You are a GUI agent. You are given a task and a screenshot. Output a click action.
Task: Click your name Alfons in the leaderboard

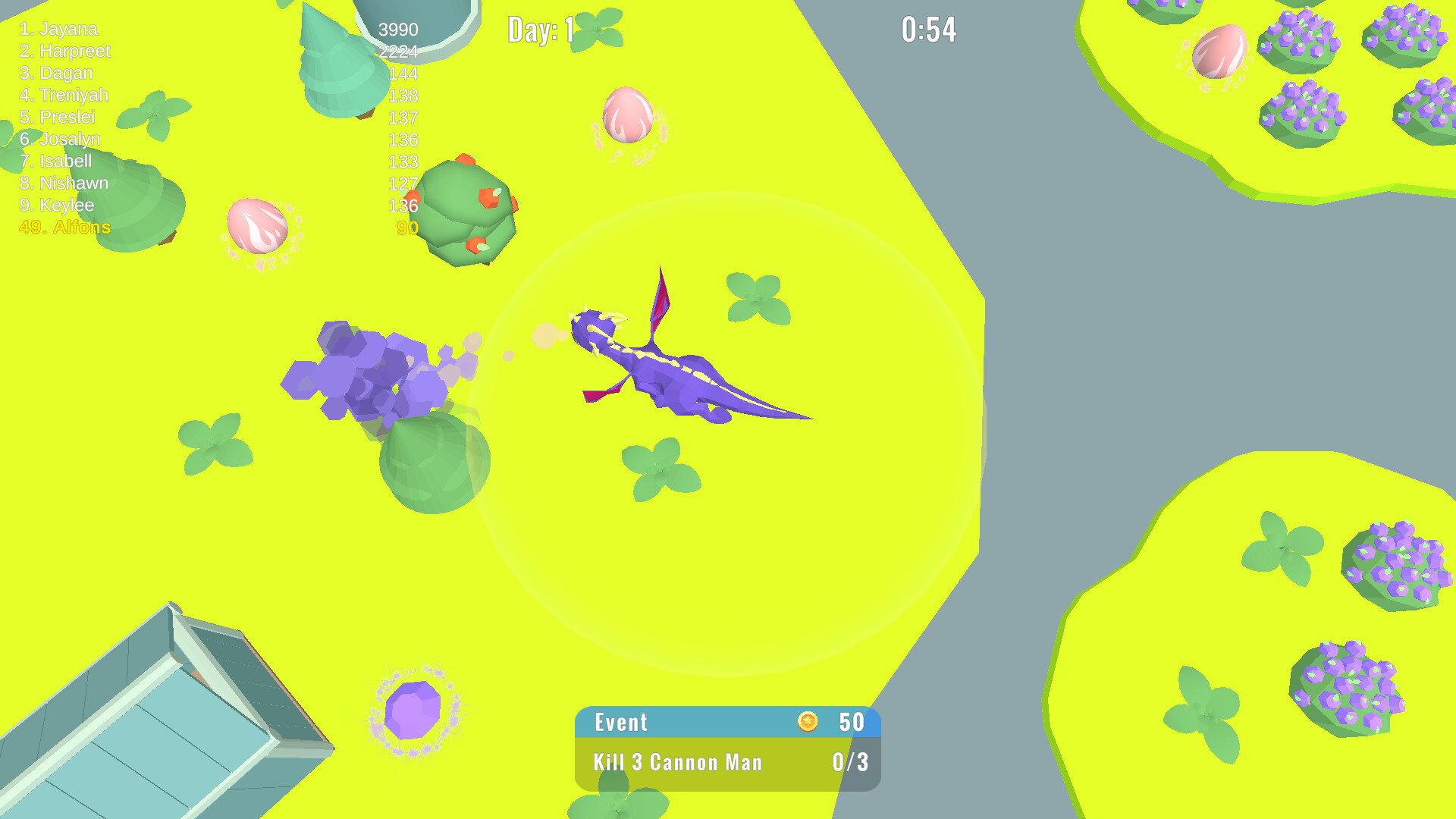(64, 226)
